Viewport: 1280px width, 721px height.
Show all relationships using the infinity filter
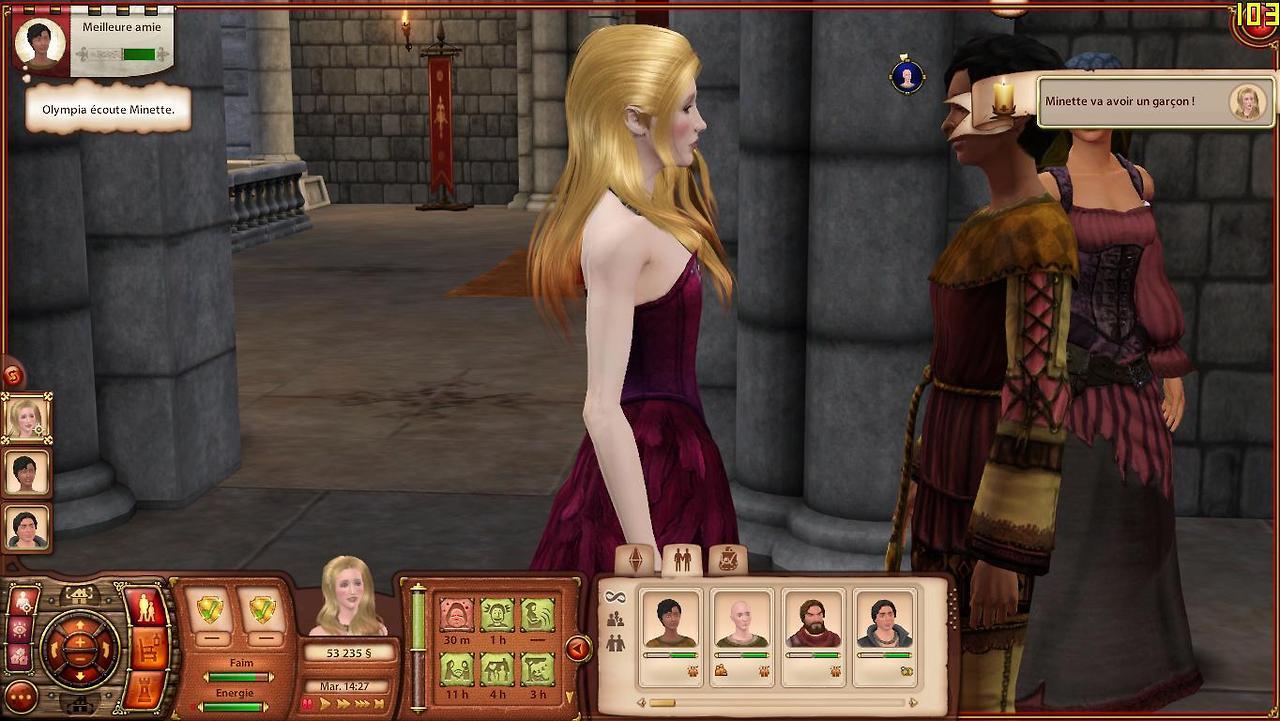tap(614, 597)
